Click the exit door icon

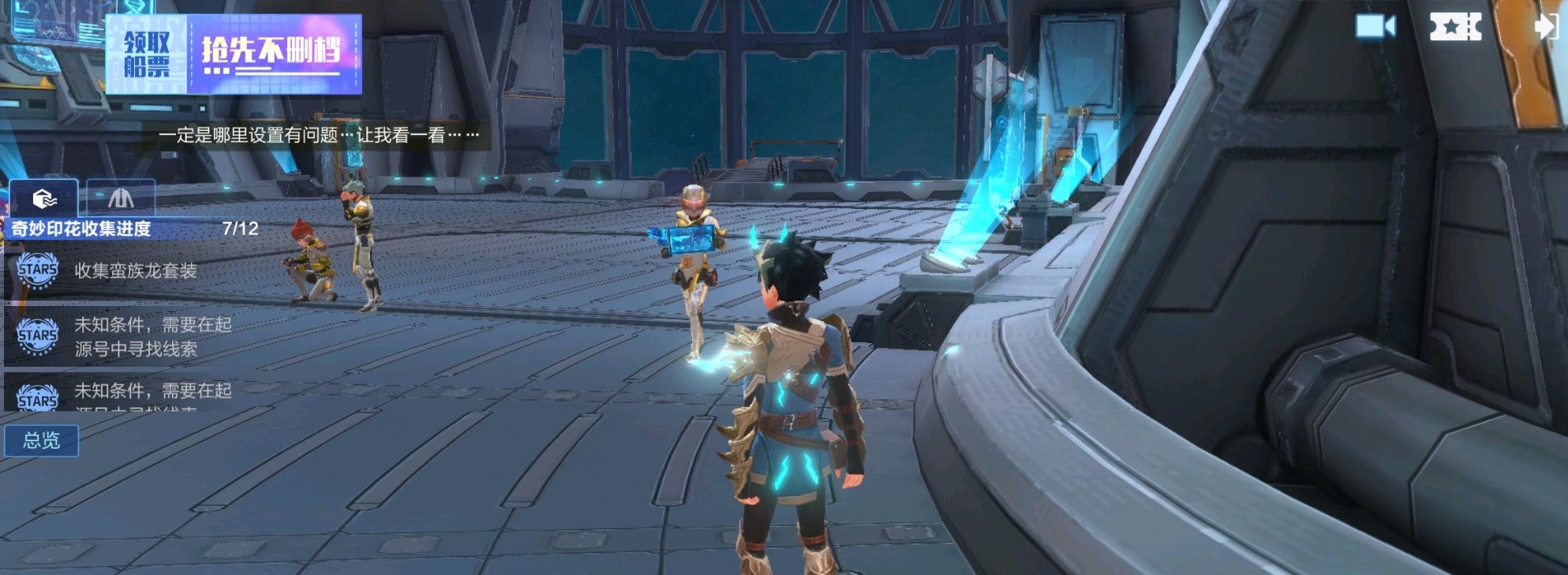(1546, 27)
